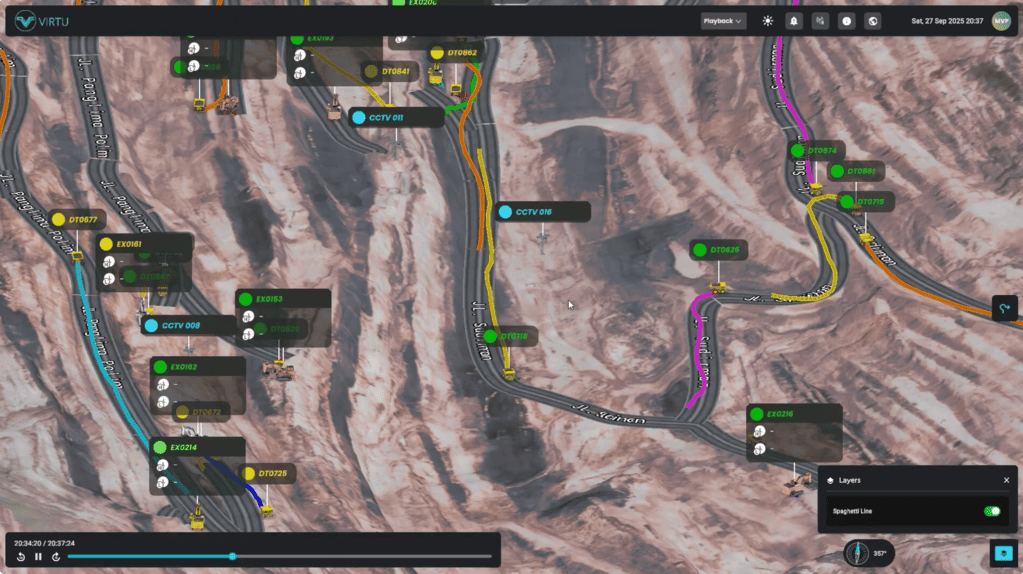
Task: Toggle the Spaghetti Line switch off
Action: (991, 511)
